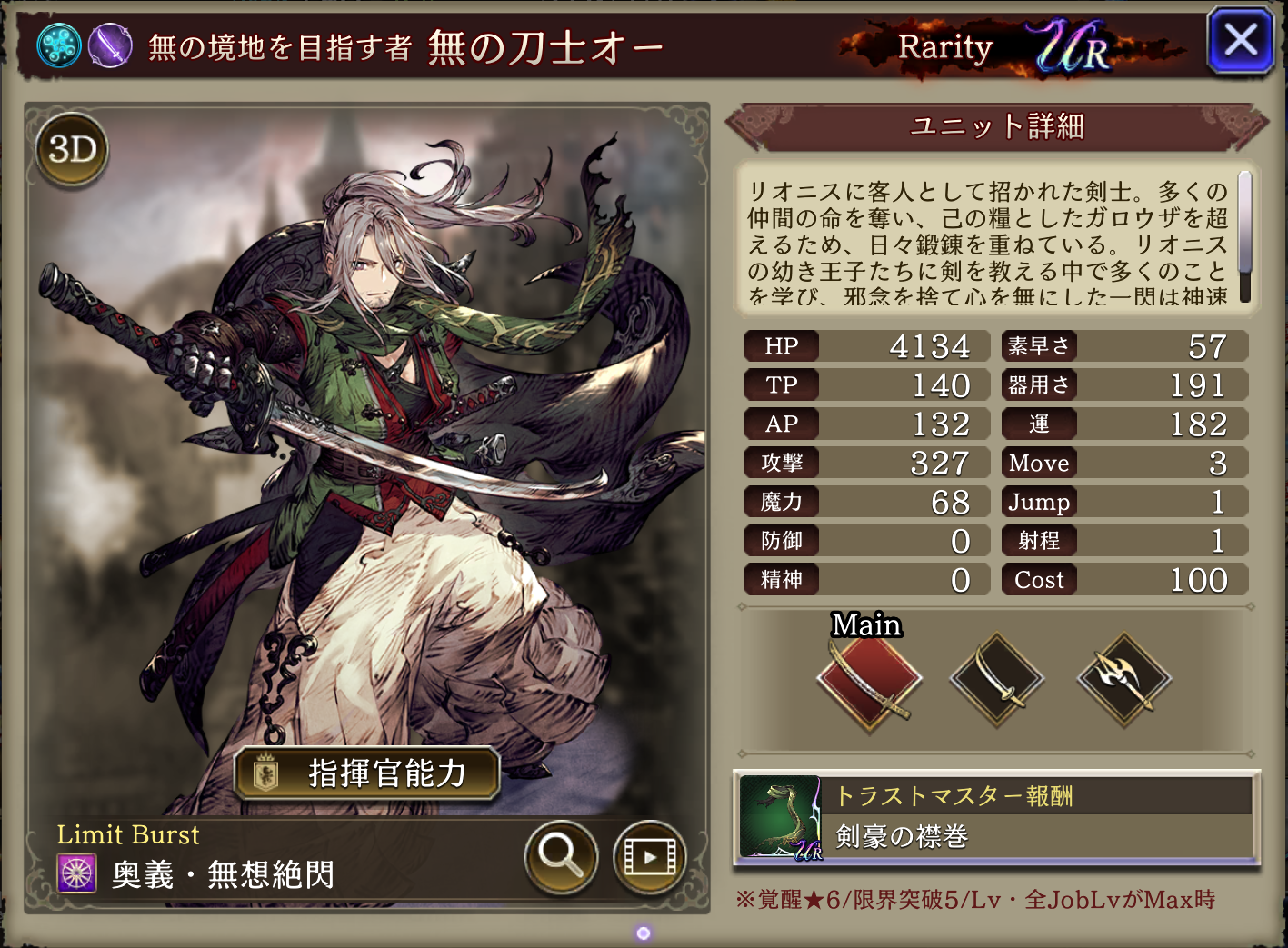This screenshot has width=1288, height=948.
Task: Open the トラストマスター報酬 剣豪の襟巻 reward
Action: click(996, 818)
